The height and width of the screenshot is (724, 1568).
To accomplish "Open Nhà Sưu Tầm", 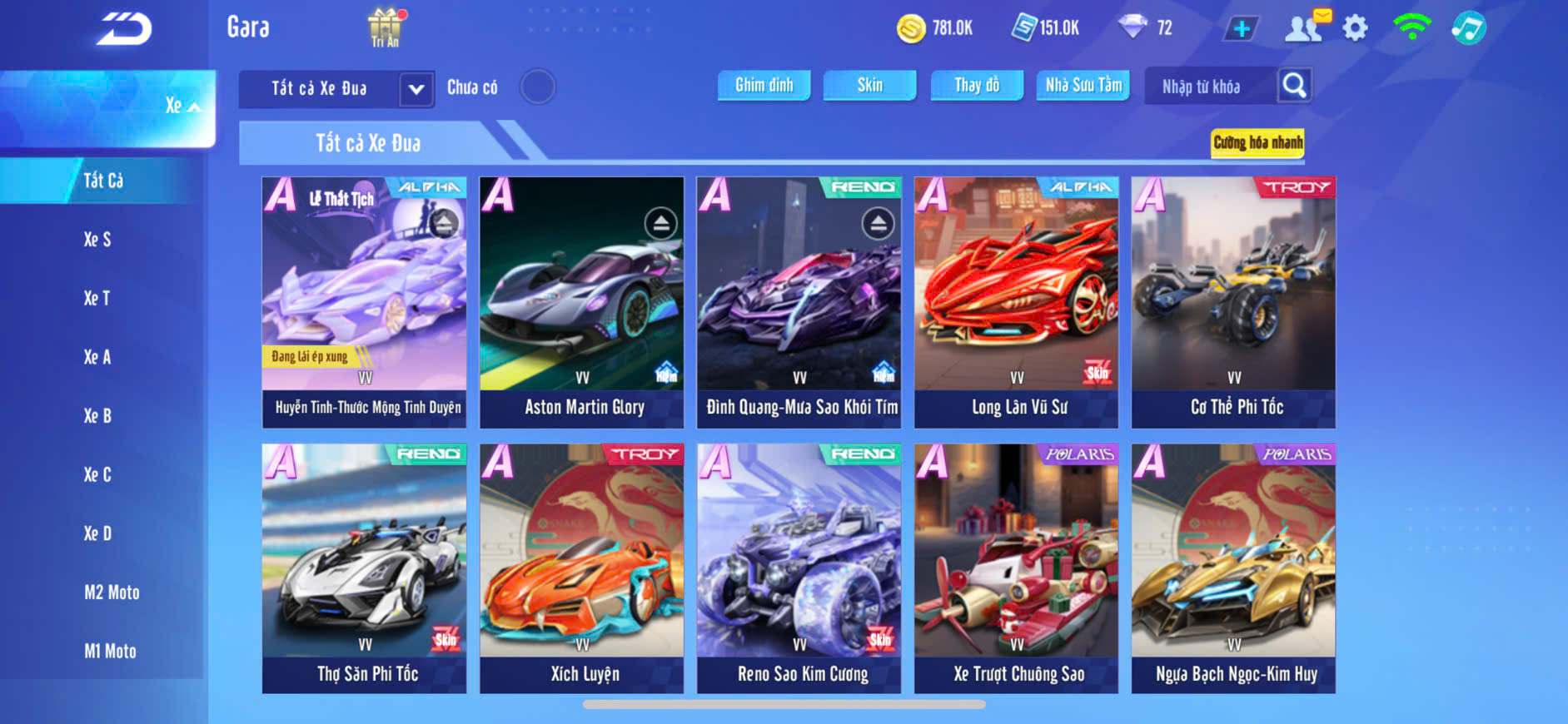I will 1083,86.
